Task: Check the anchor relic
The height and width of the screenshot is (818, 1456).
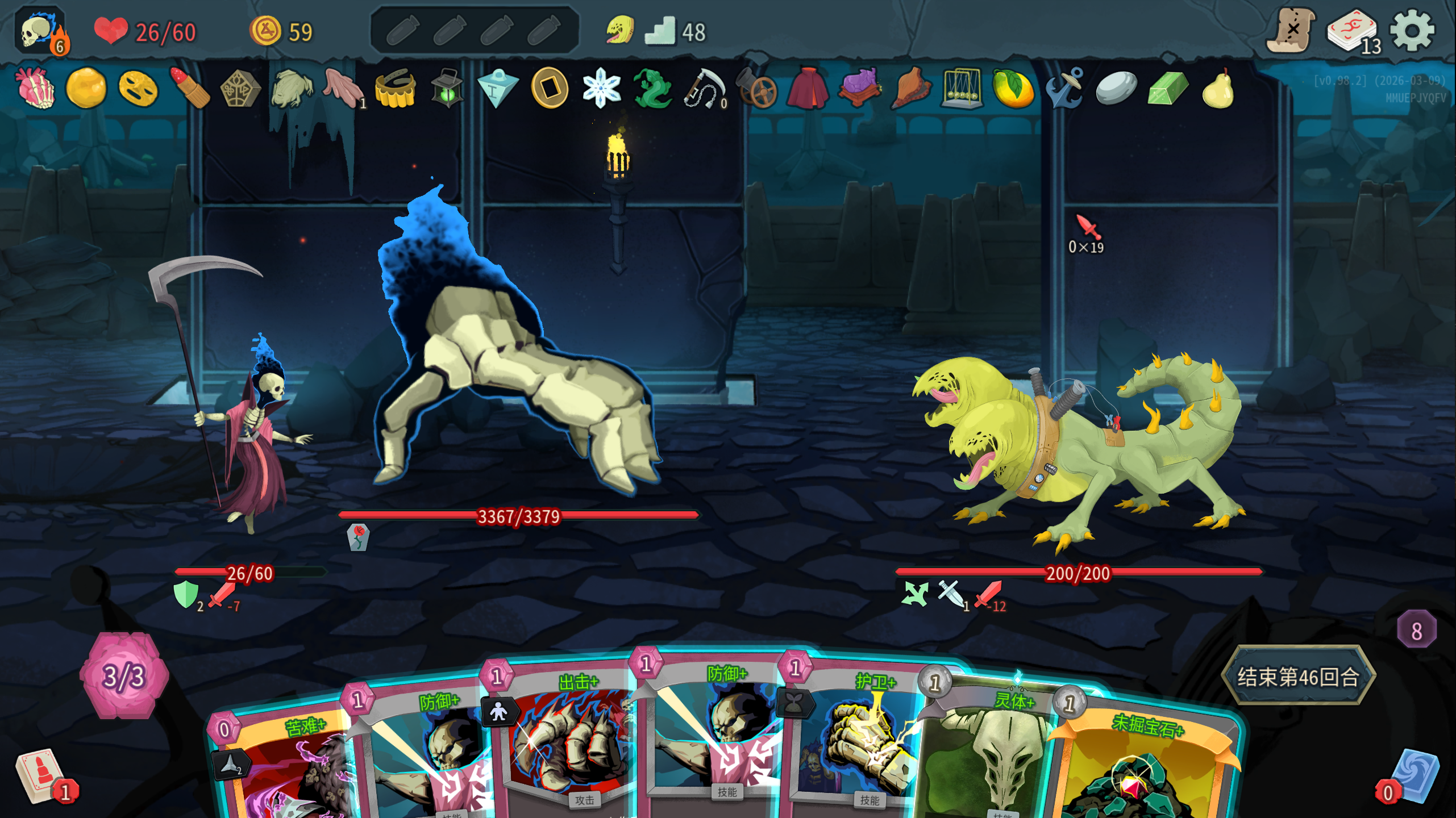Action: click(x=1064, y=88)
